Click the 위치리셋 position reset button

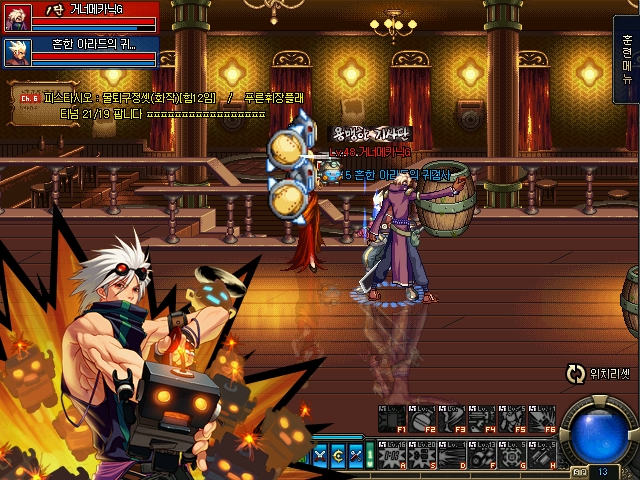(x=598, y=375)
